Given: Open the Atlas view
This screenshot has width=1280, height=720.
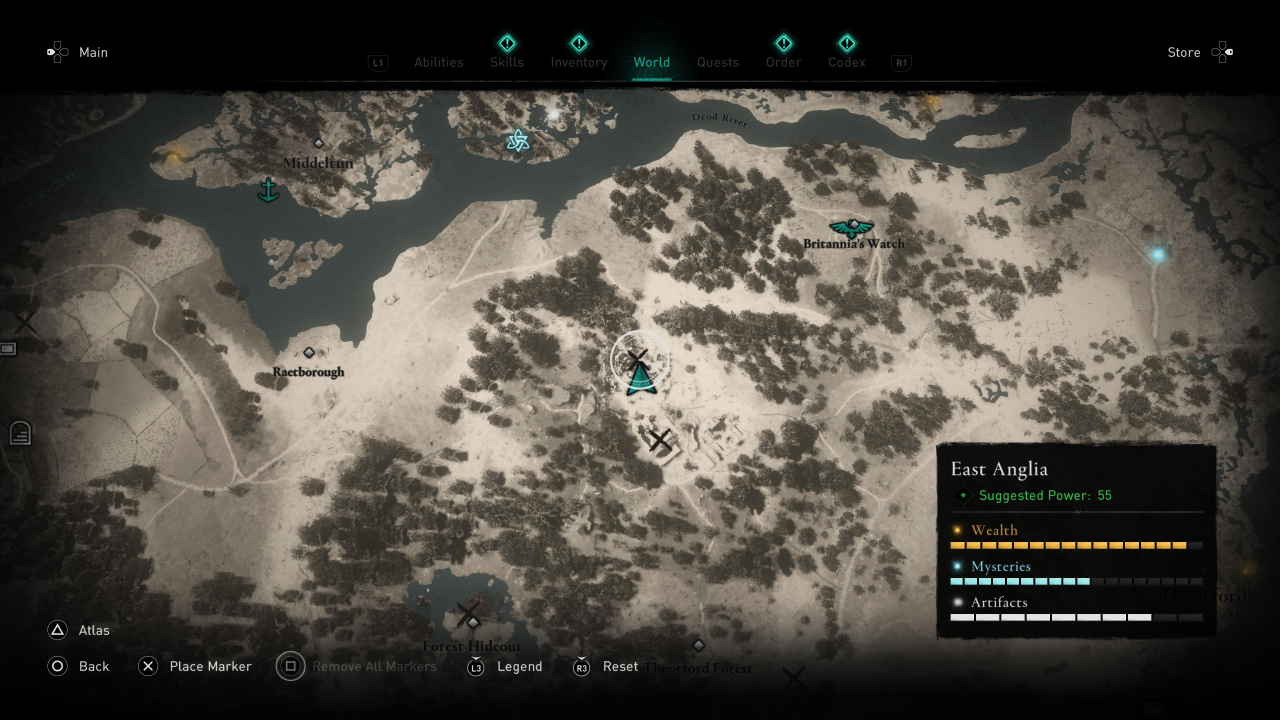Looking at the screenshot, I should point(94,630).
